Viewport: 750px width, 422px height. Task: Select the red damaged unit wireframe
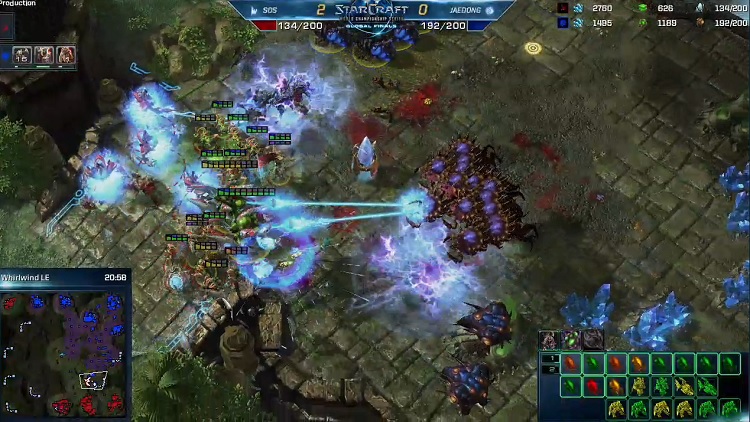coord(594,385)
